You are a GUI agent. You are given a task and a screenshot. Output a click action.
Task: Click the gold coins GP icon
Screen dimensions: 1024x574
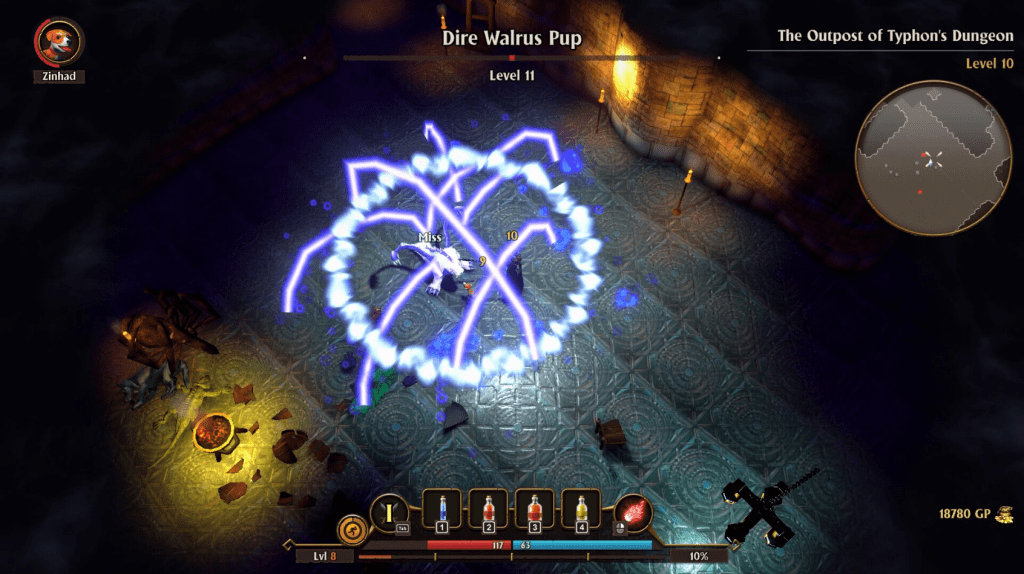point(1002,514)
